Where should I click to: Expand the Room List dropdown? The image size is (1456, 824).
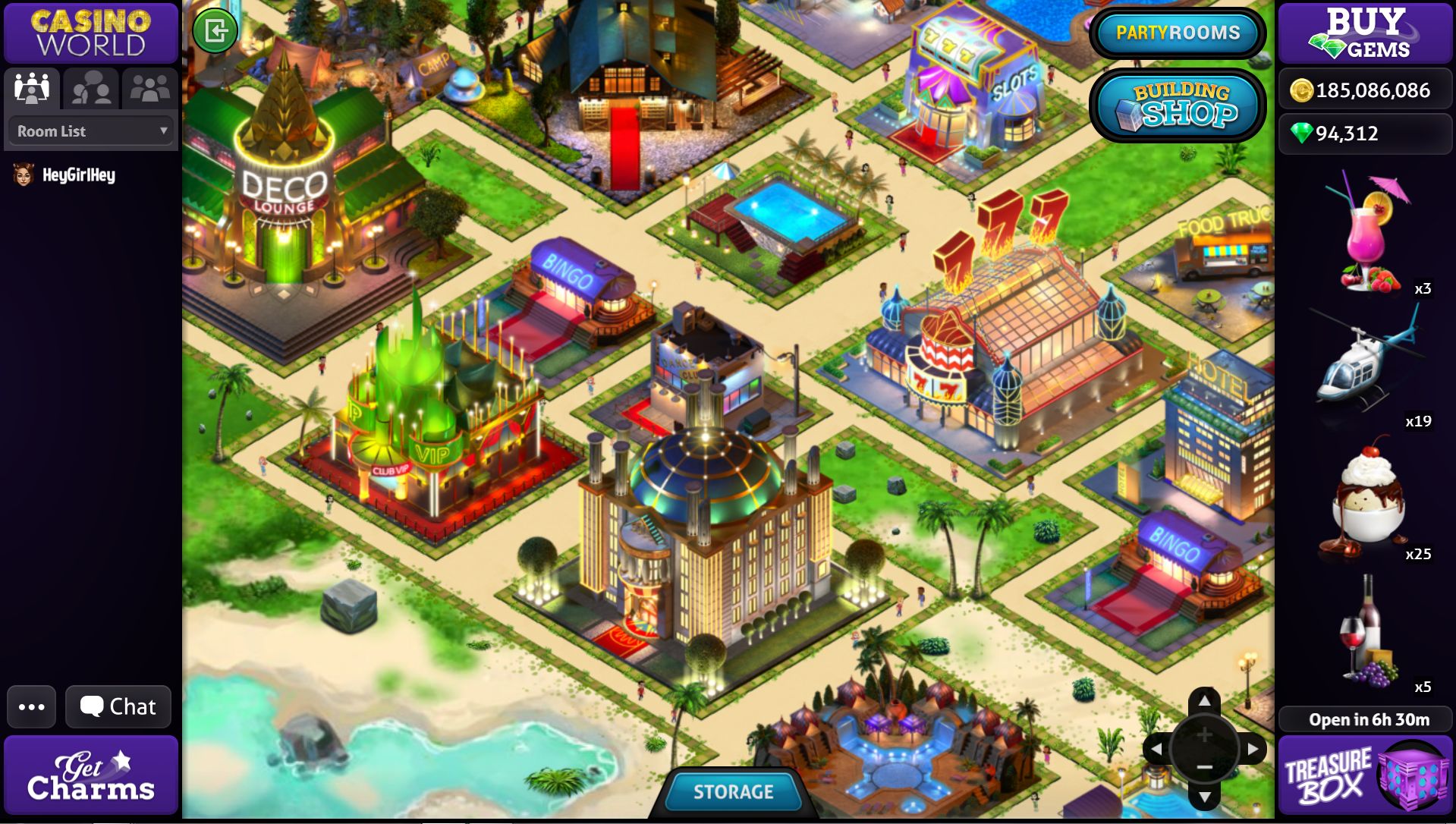click(91, 131)
